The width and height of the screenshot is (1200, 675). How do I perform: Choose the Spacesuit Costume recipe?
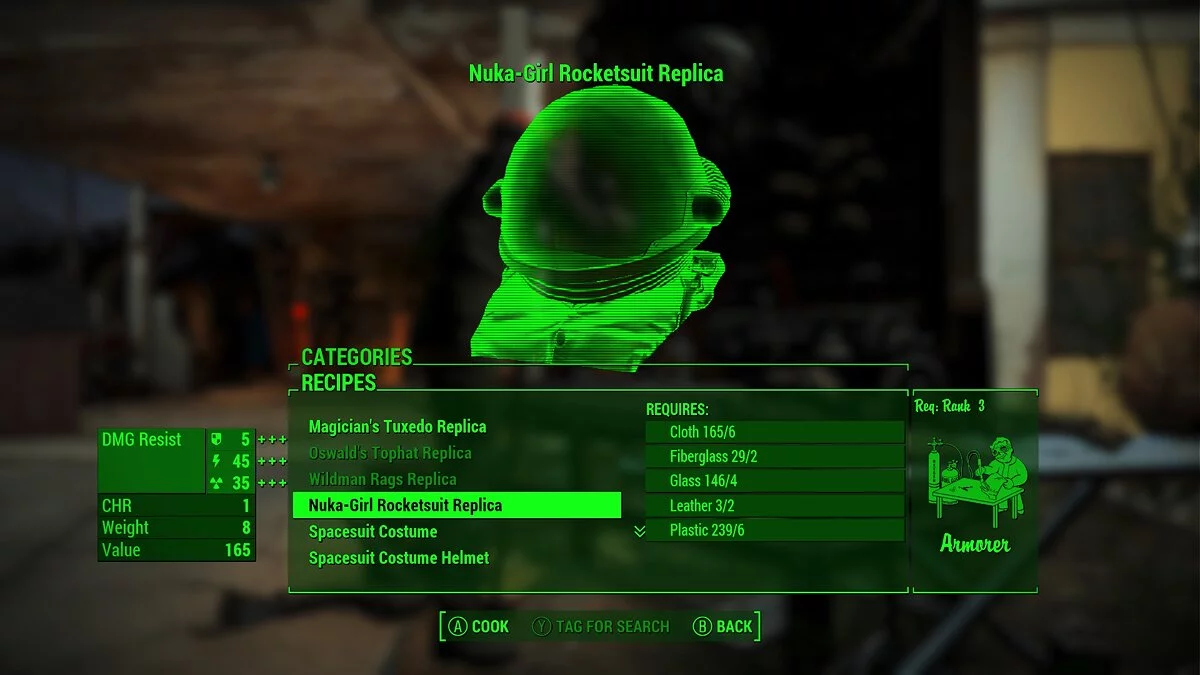pos(372,531)
